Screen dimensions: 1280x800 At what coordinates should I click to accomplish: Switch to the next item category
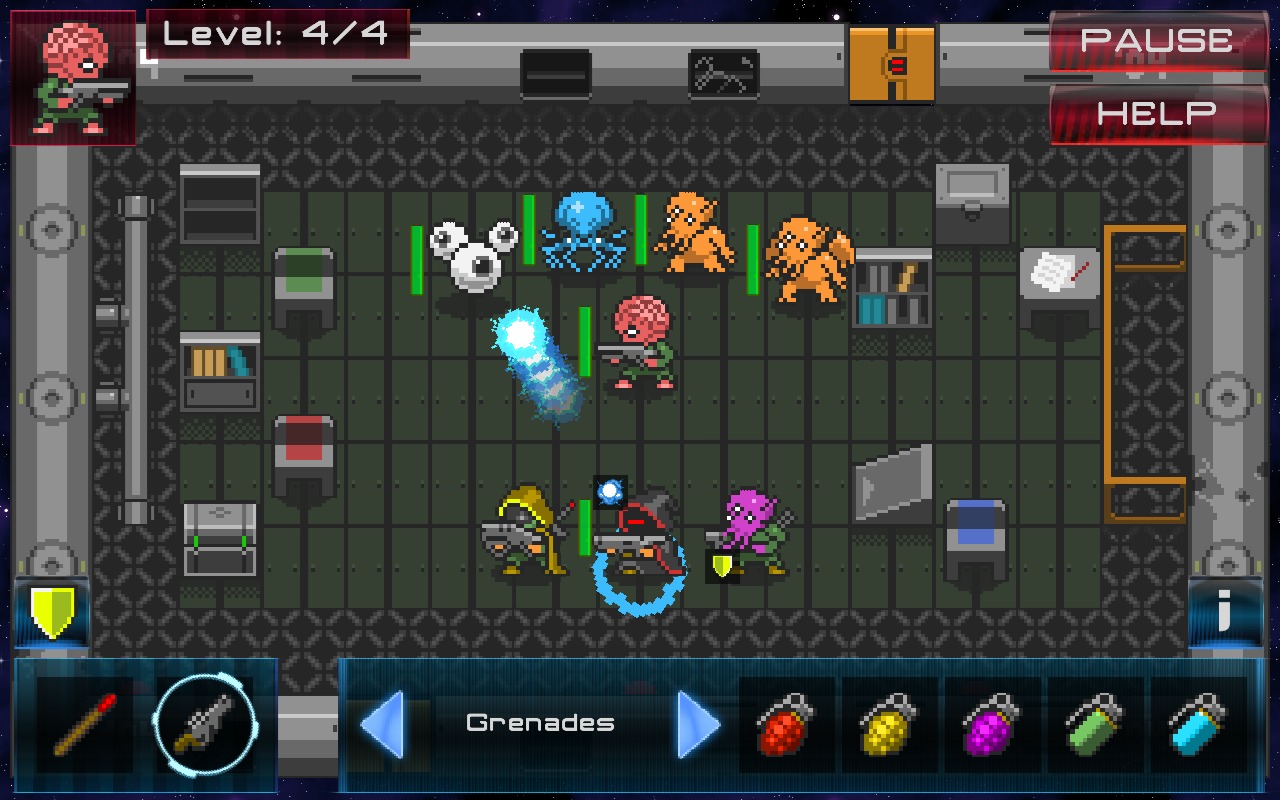tap(699, 724)
